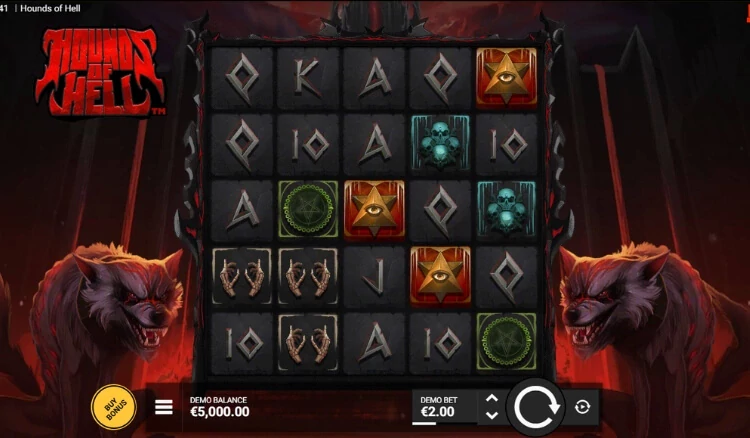This screenshot has height=438, width=750.
Task: Increase the demo bet amount
Action: click(491, 399)
